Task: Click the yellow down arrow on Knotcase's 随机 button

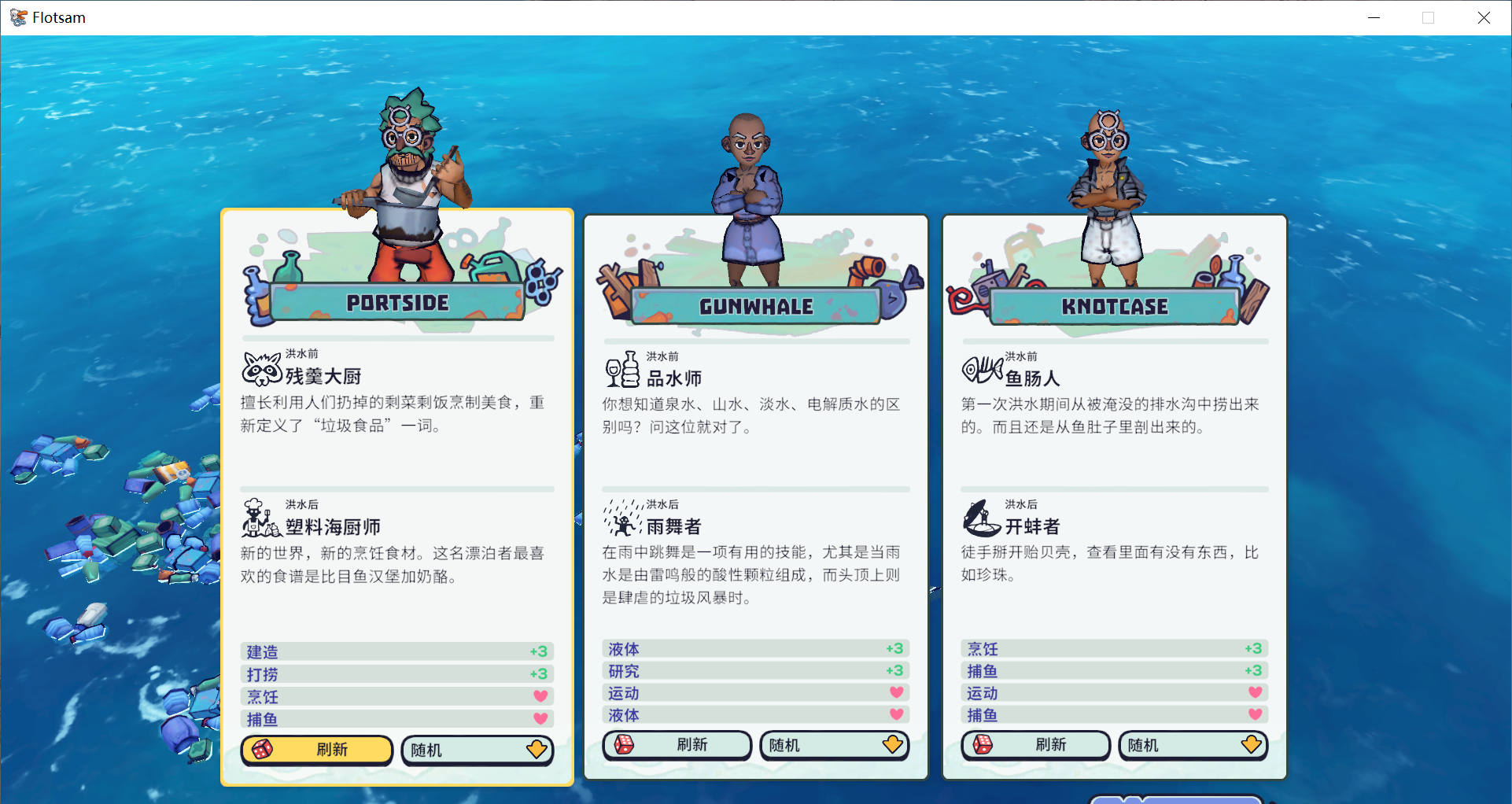Action: coord(1251,743)
